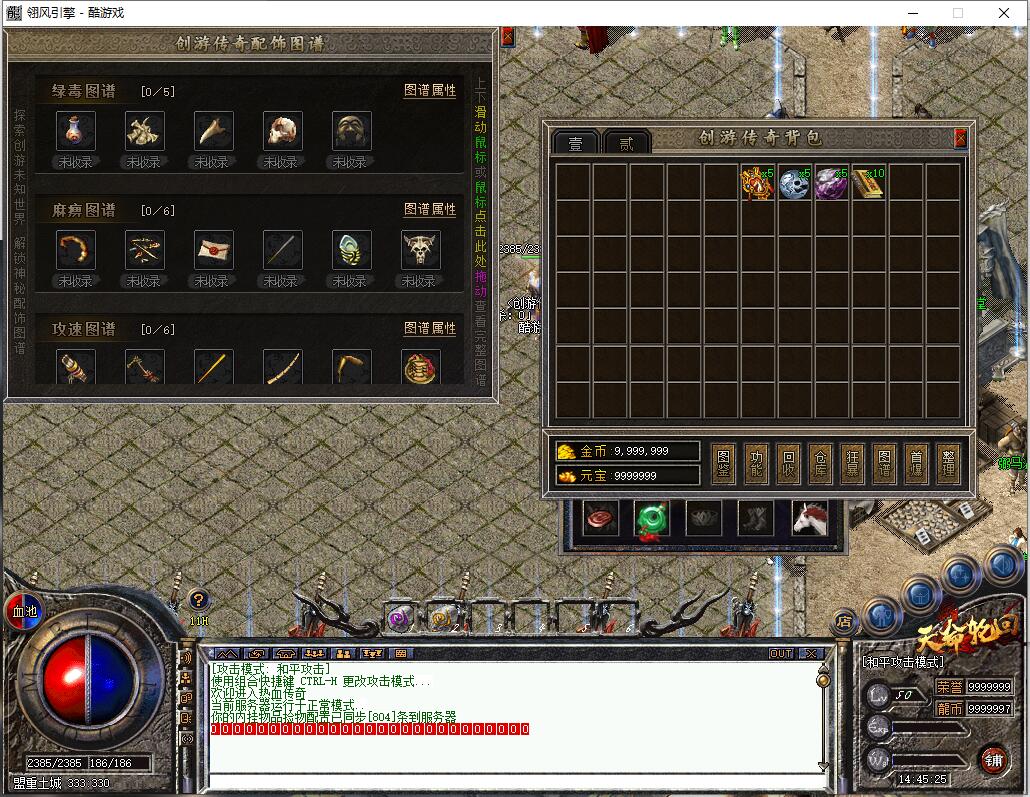
Task: Open the 图鉴 codex button
Action: (724, 465)
